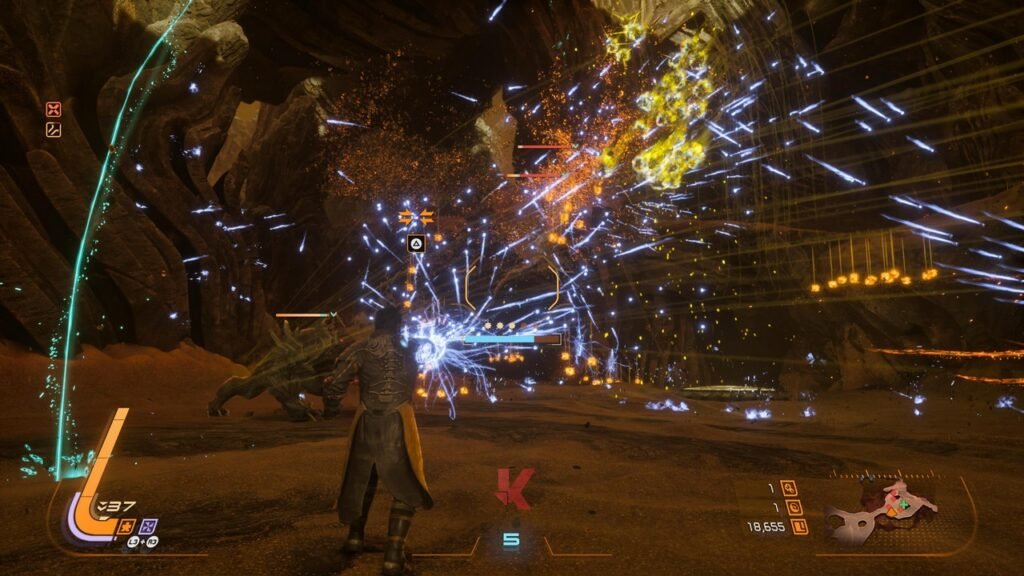Screen dimensions: 1024x576
Task: Click the red crossed-arrows status icon
Action: coord(53,110)
